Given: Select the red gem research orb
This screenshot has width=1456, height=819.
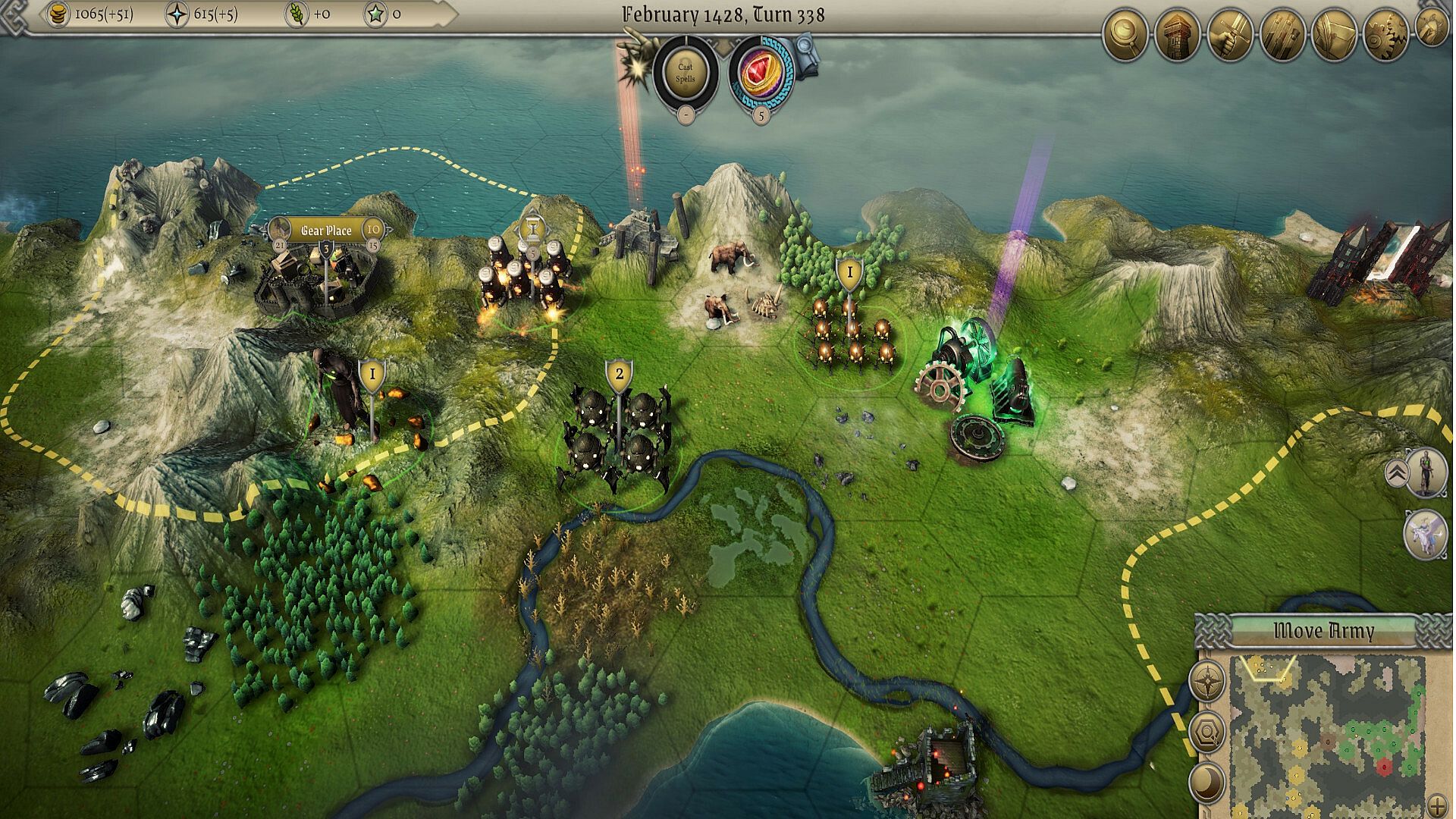Looking at the screenshot, I should pyautogui.click(x=760, y=73).
